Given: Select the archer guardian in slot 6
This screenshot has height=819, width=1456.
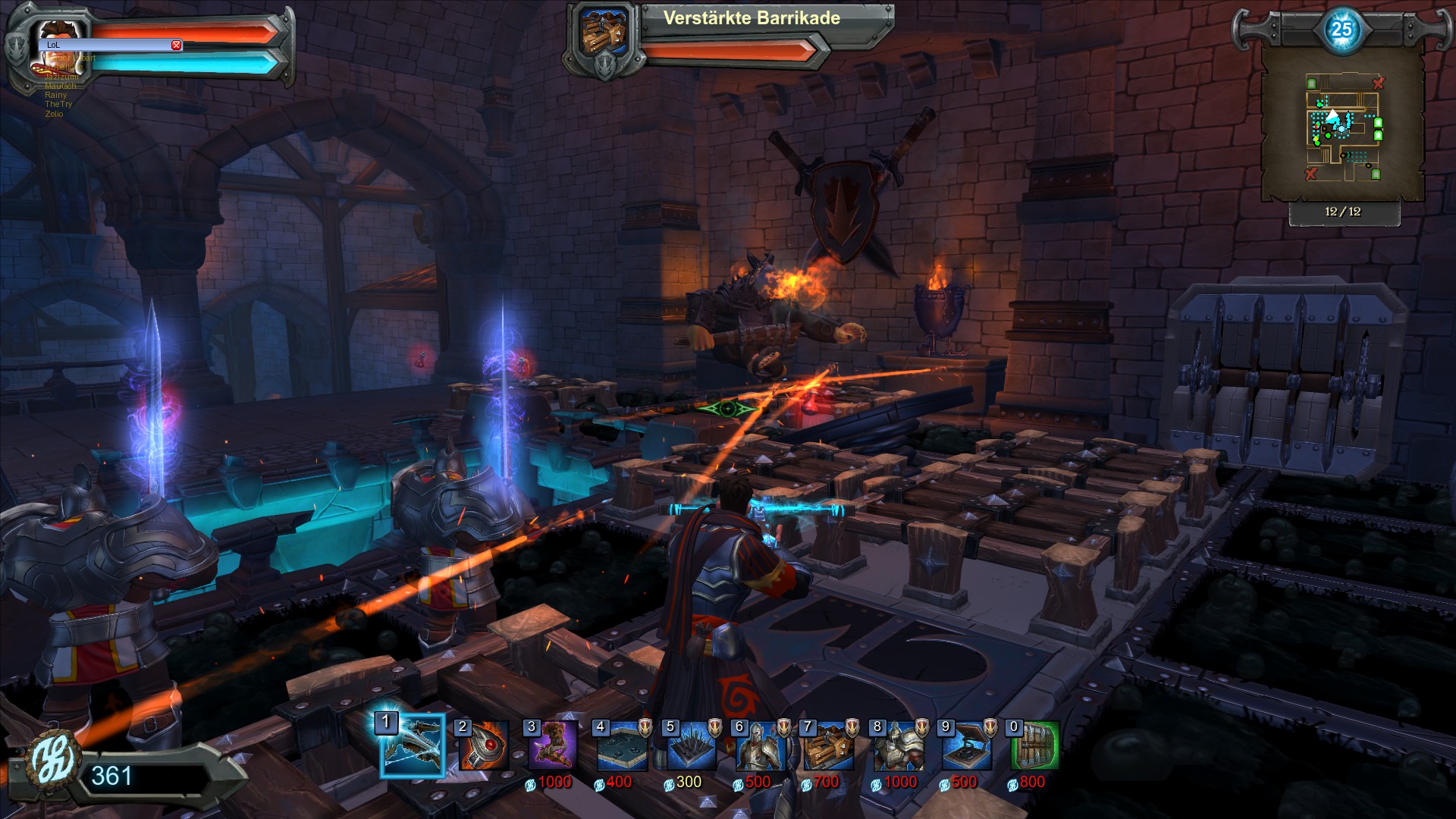Looking at the screenshot, I should pos(761,747).
